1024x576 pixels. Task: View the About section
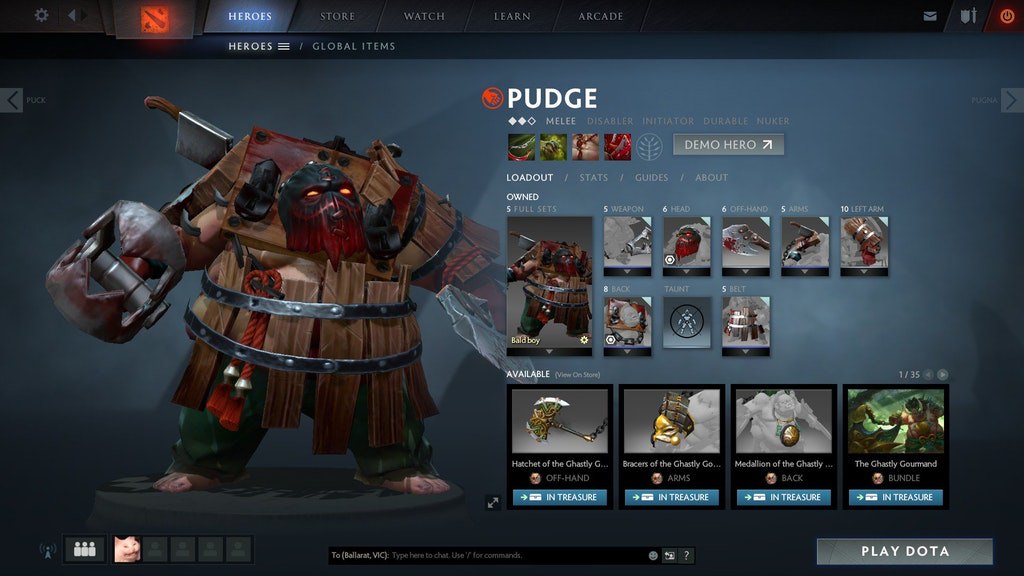(711, 178)
